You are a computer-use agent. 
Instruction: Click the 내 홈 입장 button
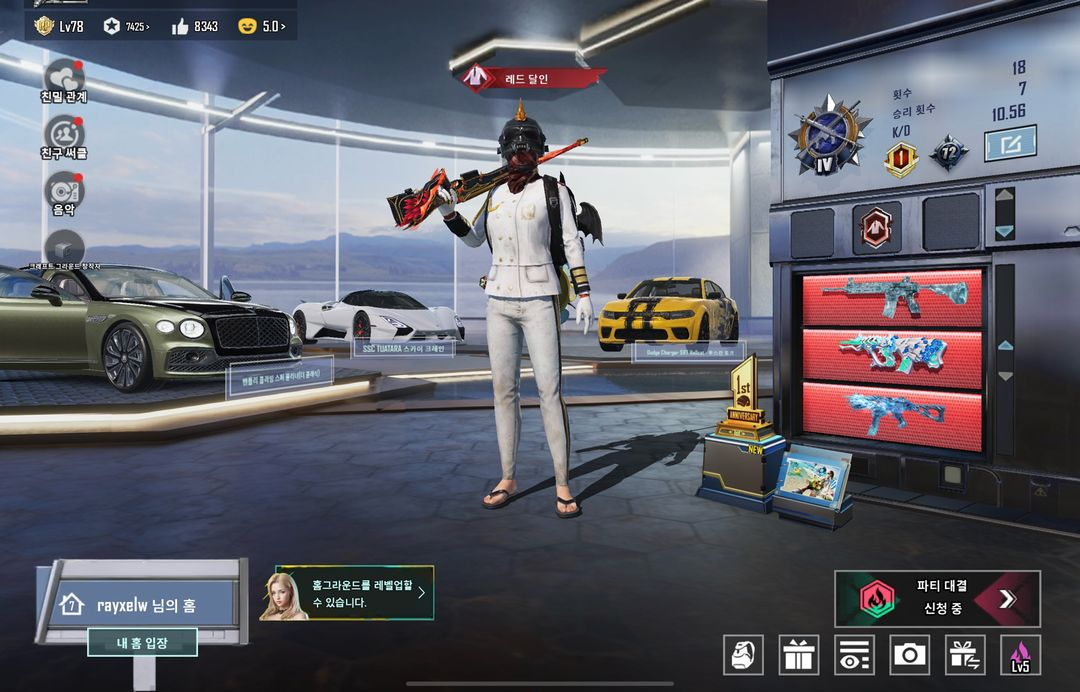(x=142, y=643)
